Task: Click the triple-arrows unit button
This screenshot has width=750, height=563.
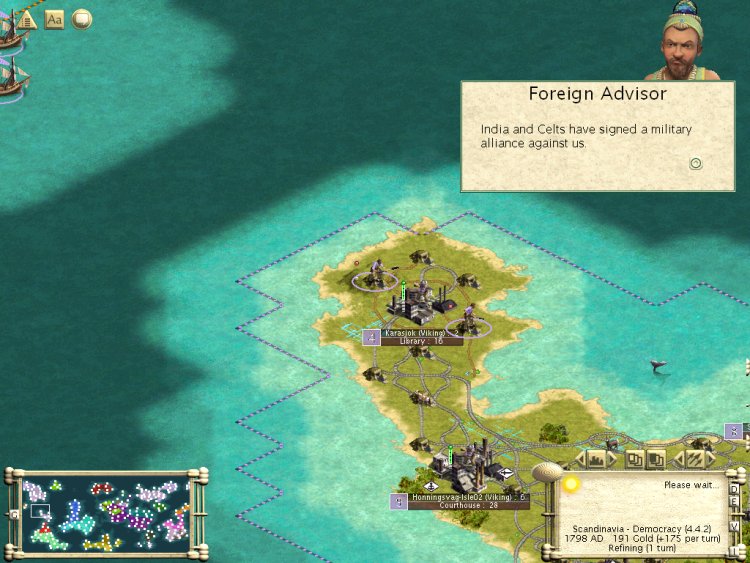Action: click(x=694, y=459)
